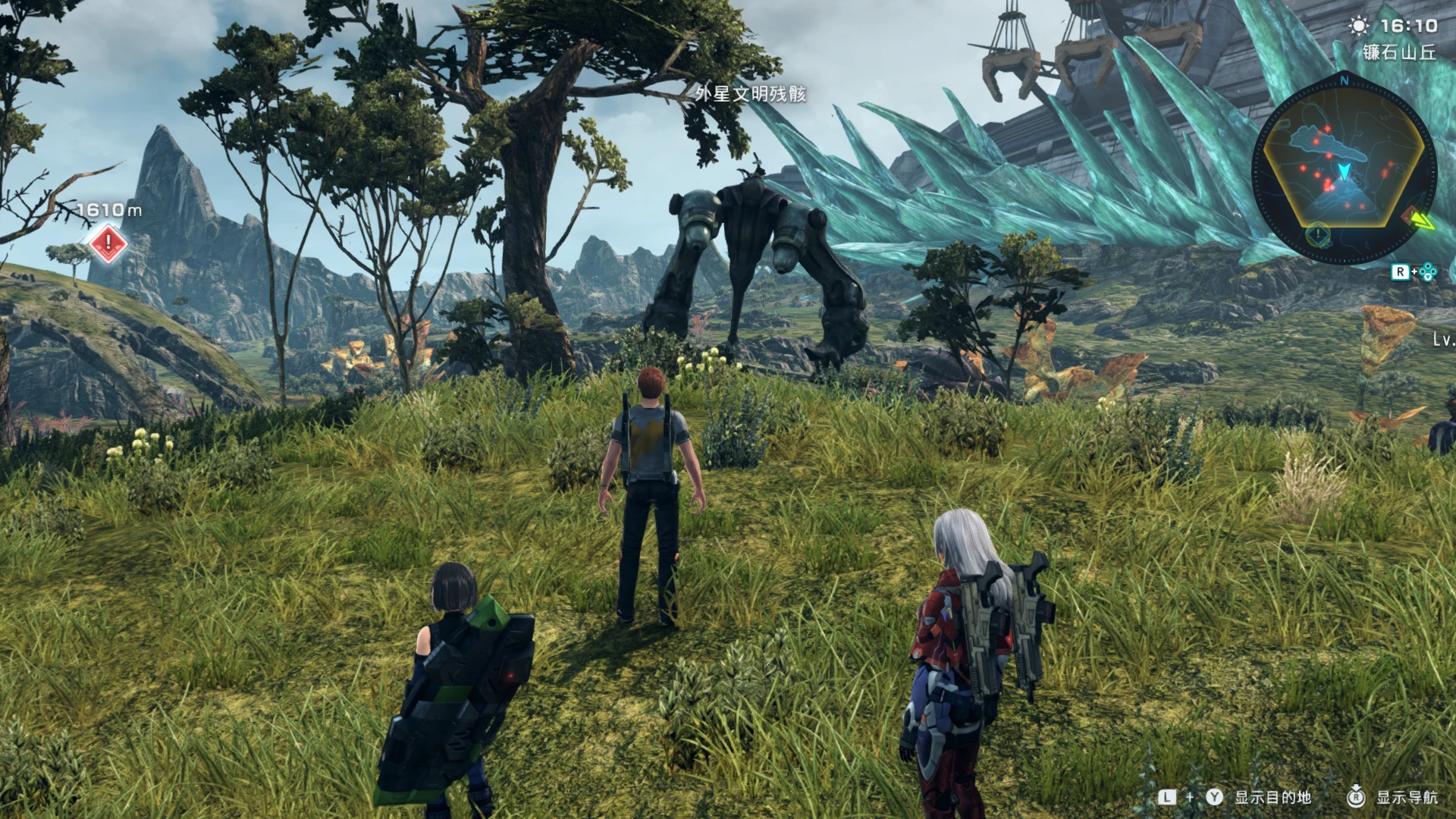1456x819 pixels.
Task: Select the blue diamond marker on the minimap rim
Action: [1319, 234]
